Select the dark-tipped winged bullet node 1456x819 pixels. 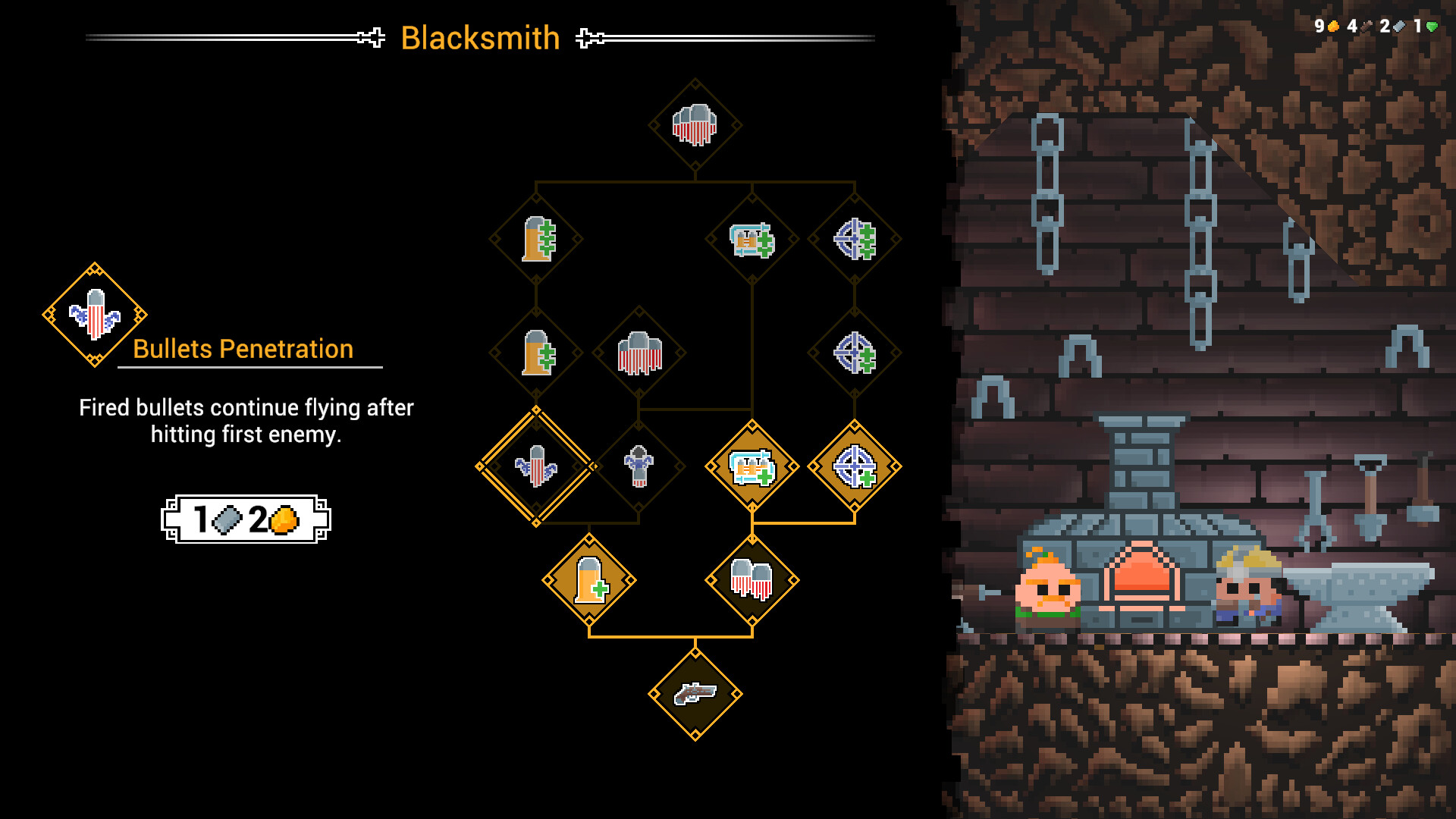pos(639,466)
